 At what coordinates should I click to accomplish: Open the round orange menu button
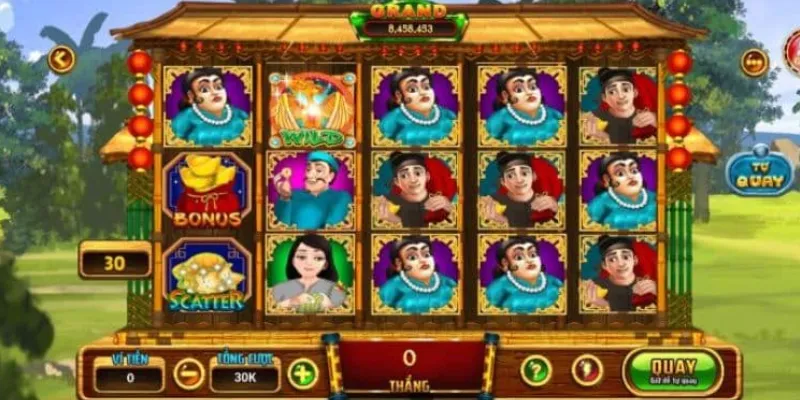pos(754,62)
